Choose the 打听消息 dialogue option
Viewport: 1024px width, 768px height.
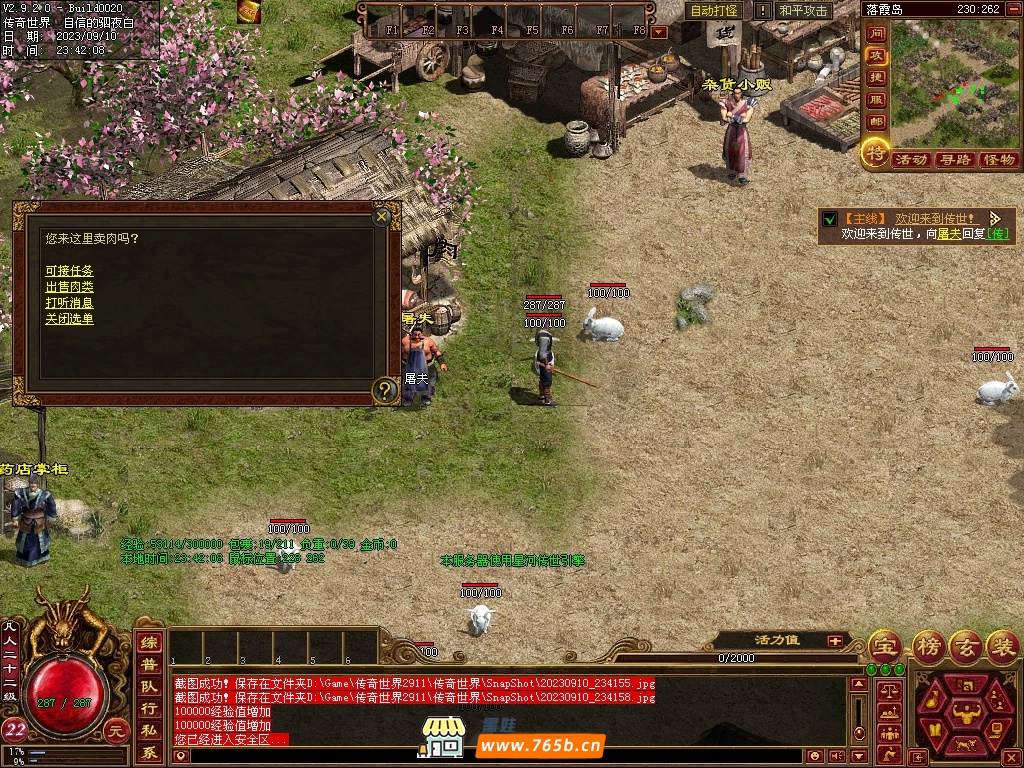click(69, 303)
